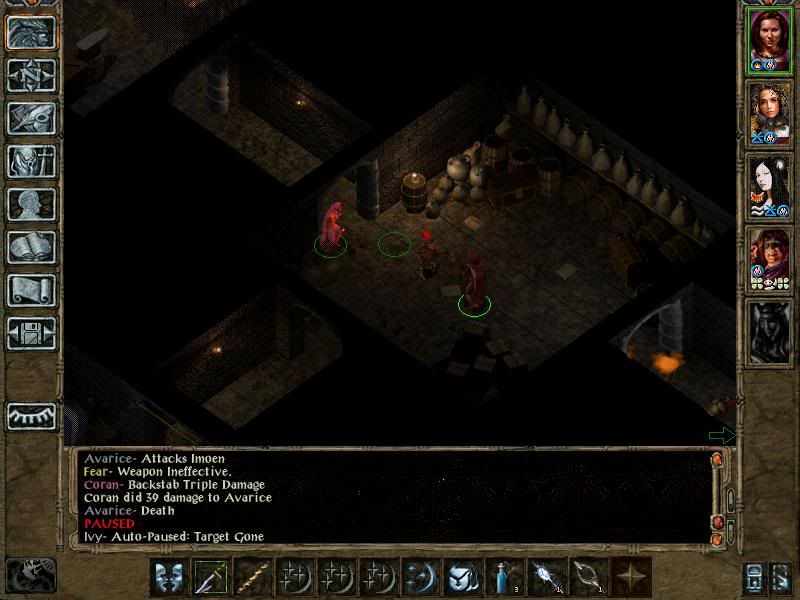
Task: Open the mage spellbook with the open-book icon
Action: 31,246
